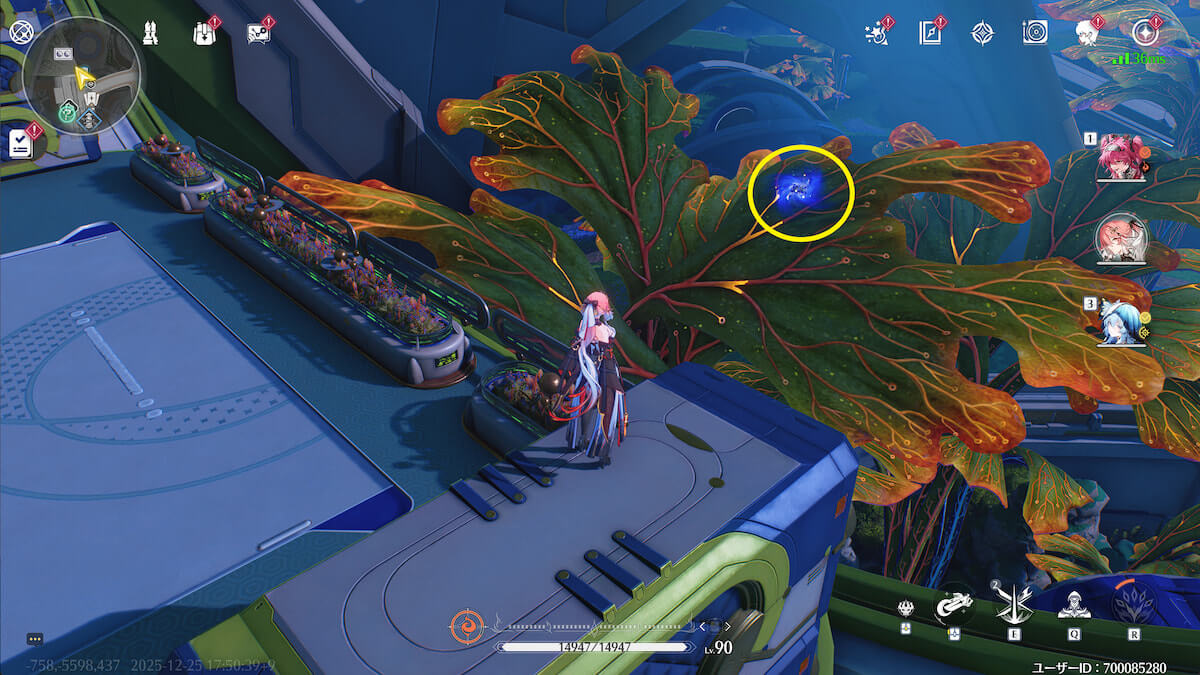Open the compass guidebook icon

click(930, 33)
